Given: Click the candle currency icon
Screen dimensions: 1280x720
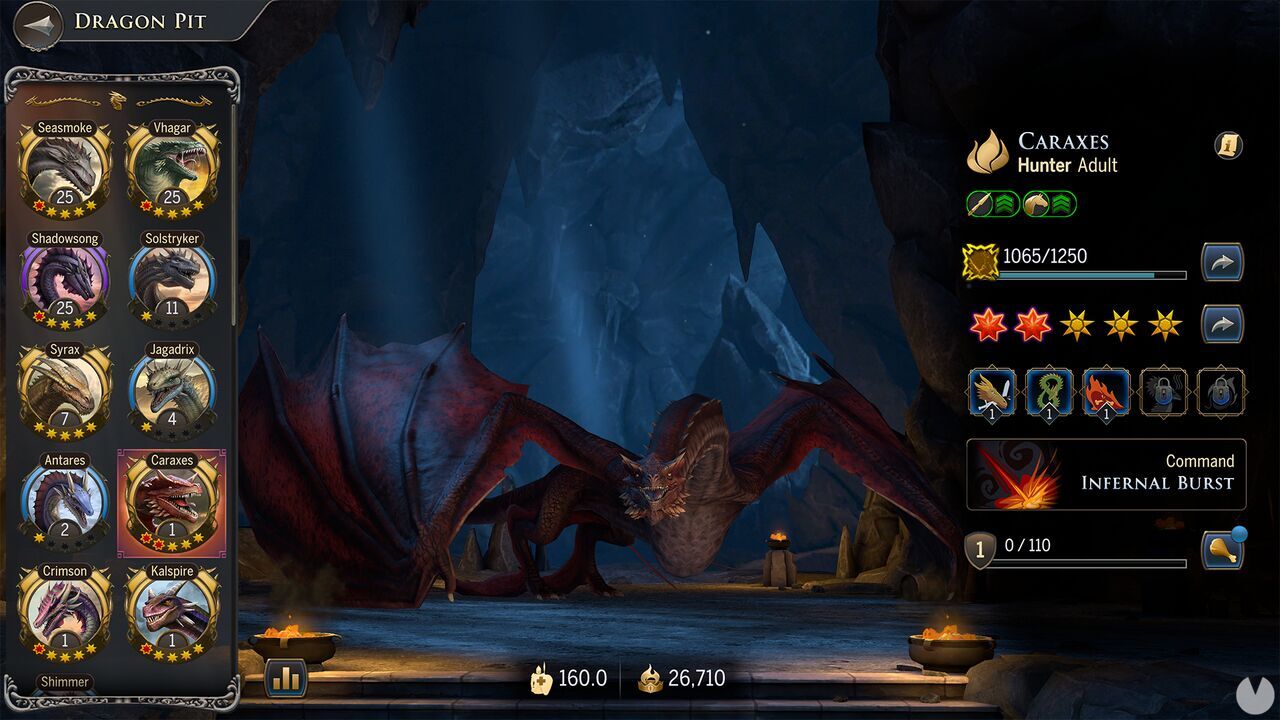Looking at the screenshot, I should [x=541, y=678].
